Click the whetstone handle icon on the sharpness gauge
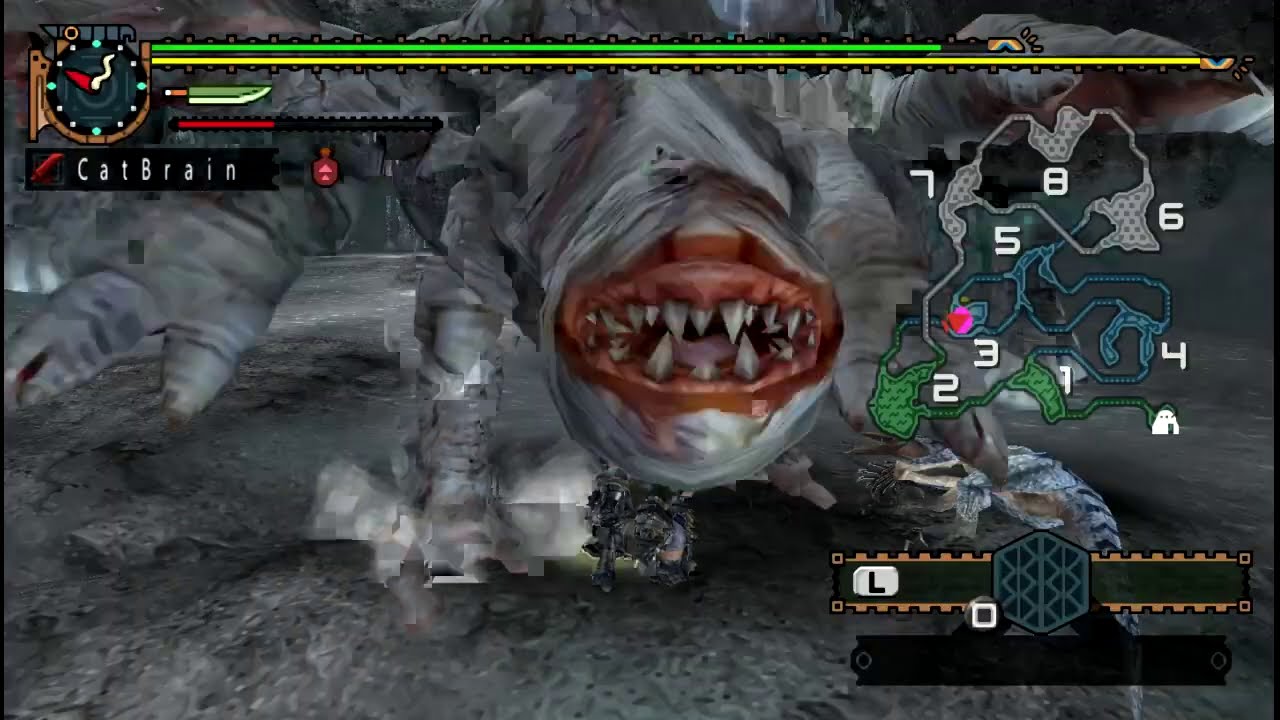 click(x=175, y=90)
